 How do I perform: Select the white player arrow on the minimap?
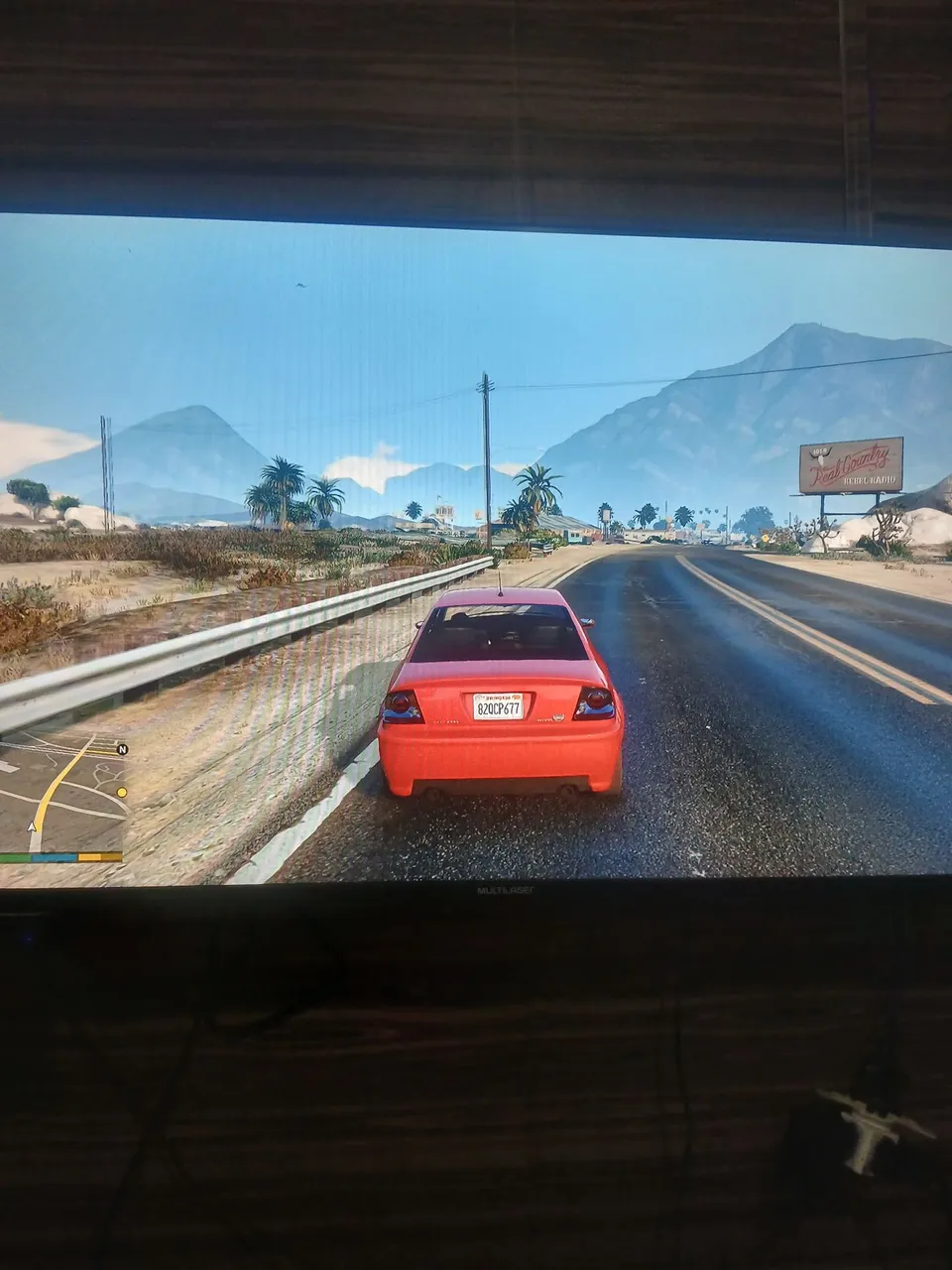click(33, 825)
